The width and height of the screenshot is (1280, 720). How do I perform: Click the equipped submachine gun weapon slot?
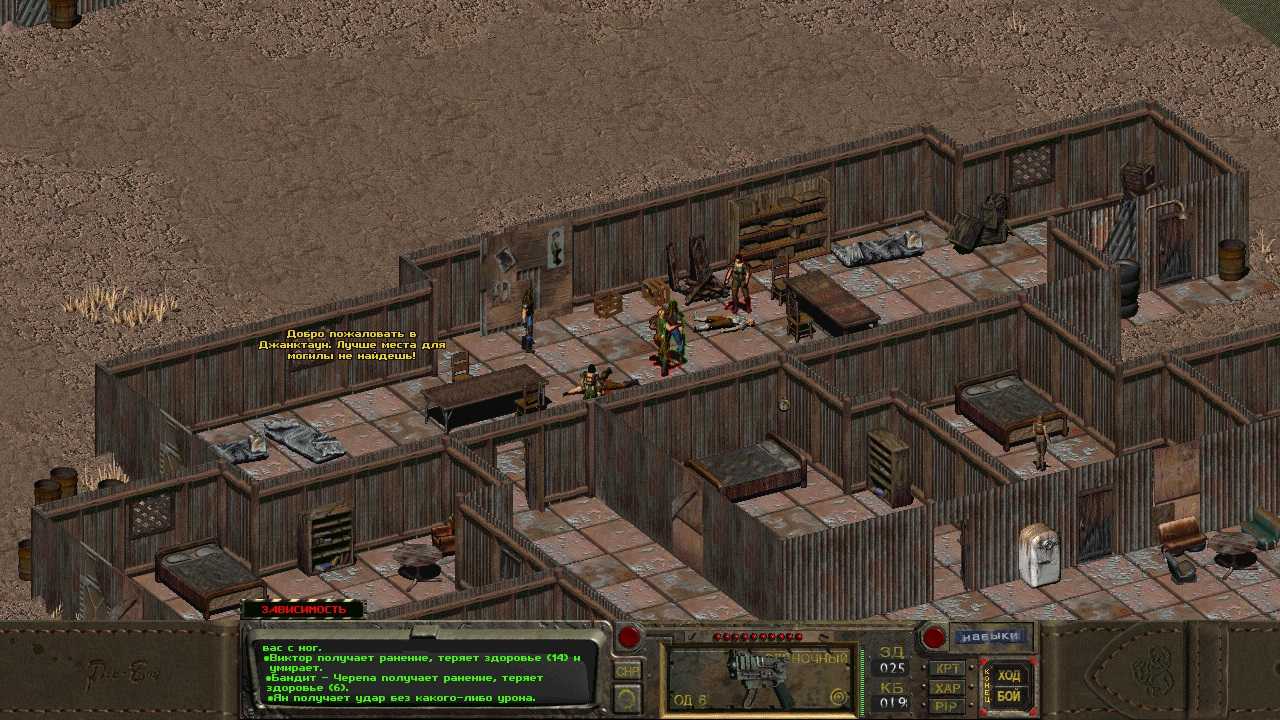(759, 676)
